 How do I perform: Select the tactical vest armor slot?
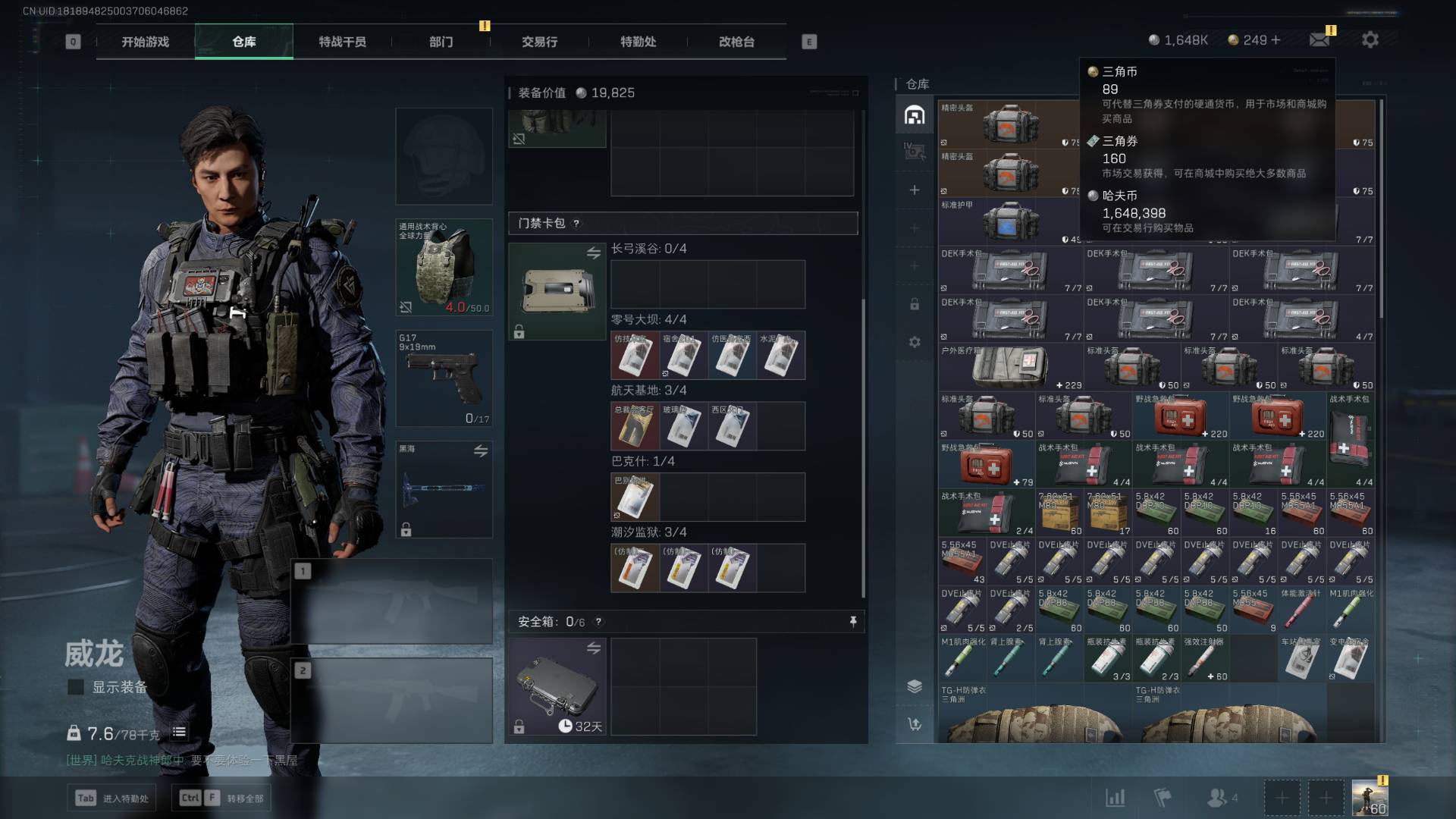coord(444,267)
